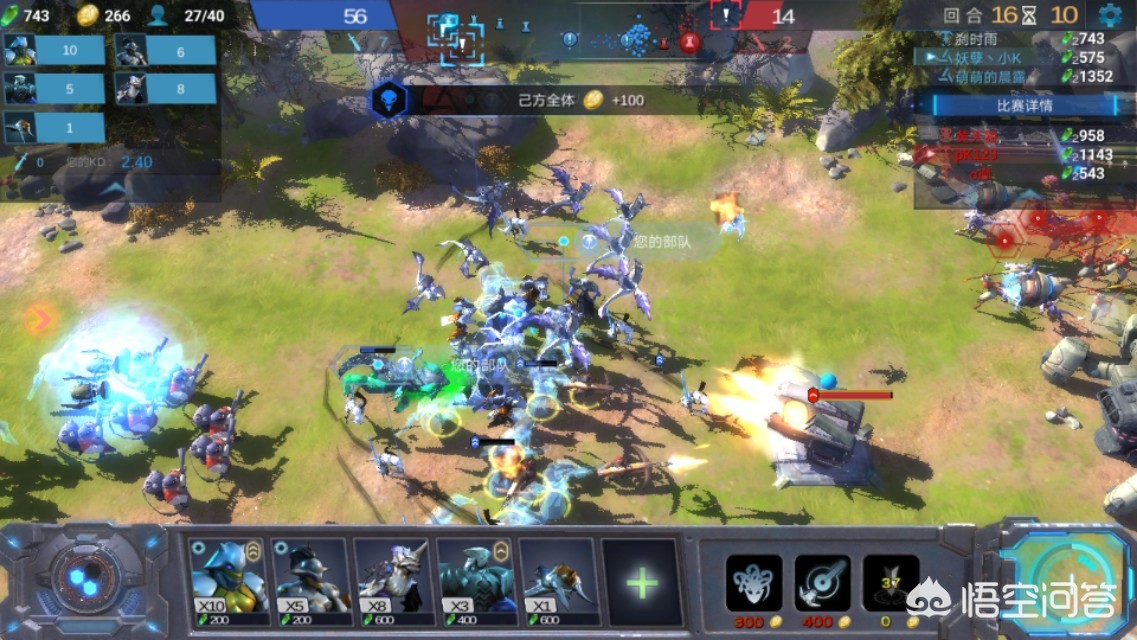Open the 比赛详情 match details panel
Screen dimensions: 1137x640
tap(1024, 105)
